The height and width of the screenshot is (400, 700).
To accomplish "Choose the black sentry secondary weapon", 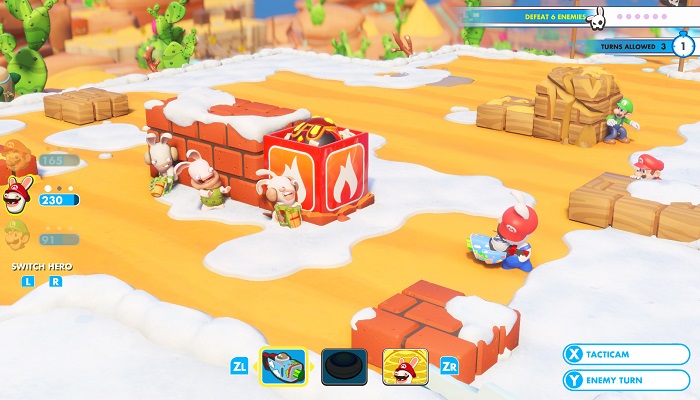I will point(344,367).
